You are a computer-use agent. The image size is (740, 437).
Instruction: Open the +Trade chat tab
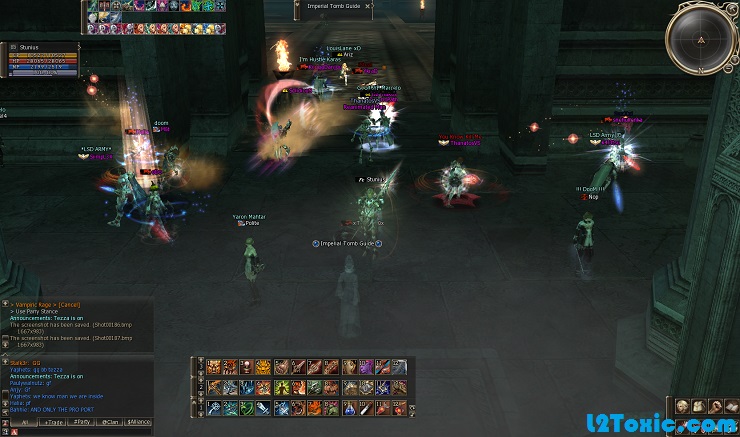(51, 422)
